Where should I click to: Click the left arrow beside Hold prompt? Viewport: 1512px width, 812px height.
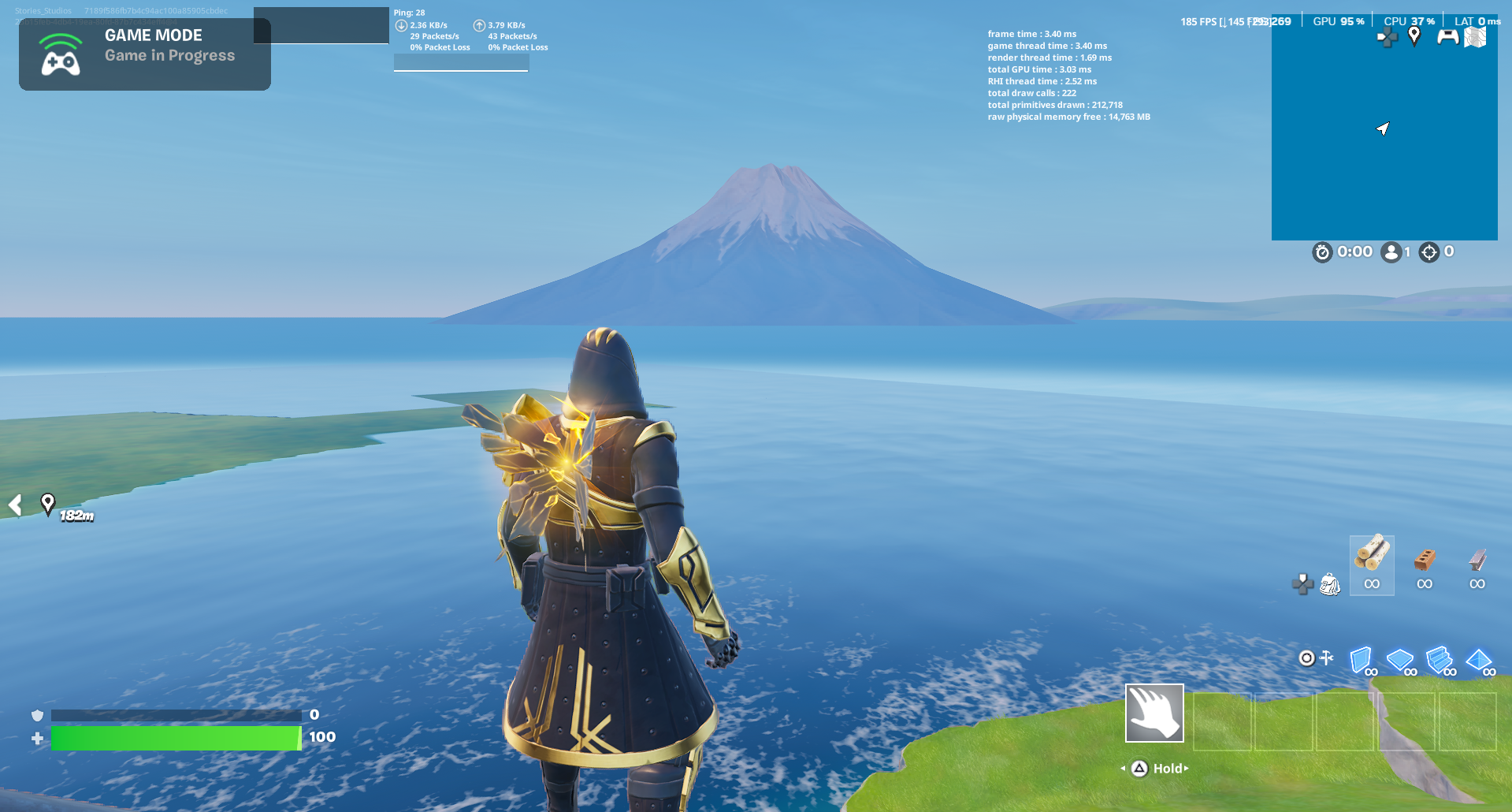point(1122,768)
